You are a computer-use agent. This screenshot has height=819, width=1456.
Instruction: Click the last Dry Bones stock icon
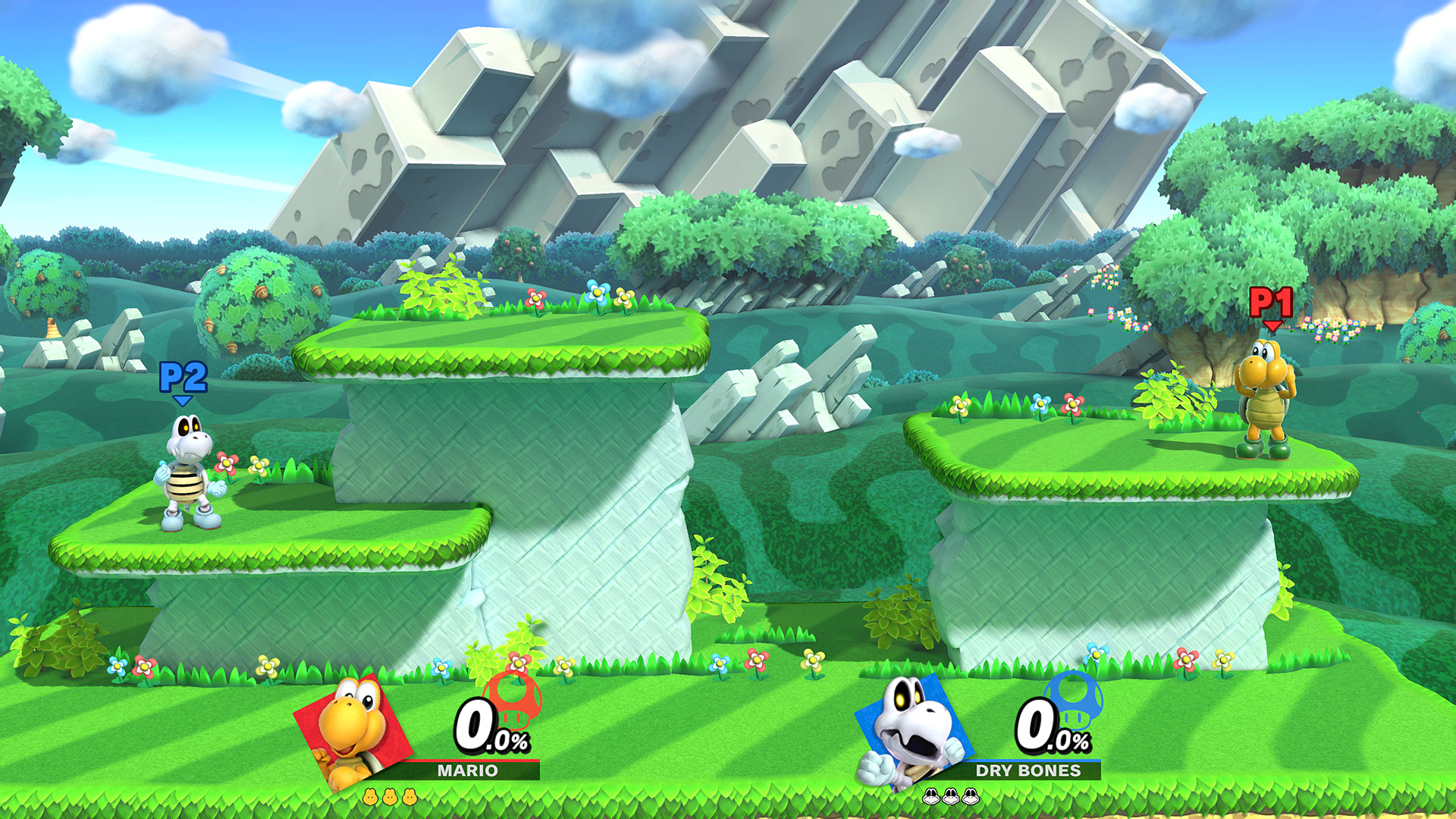[971, 797]
